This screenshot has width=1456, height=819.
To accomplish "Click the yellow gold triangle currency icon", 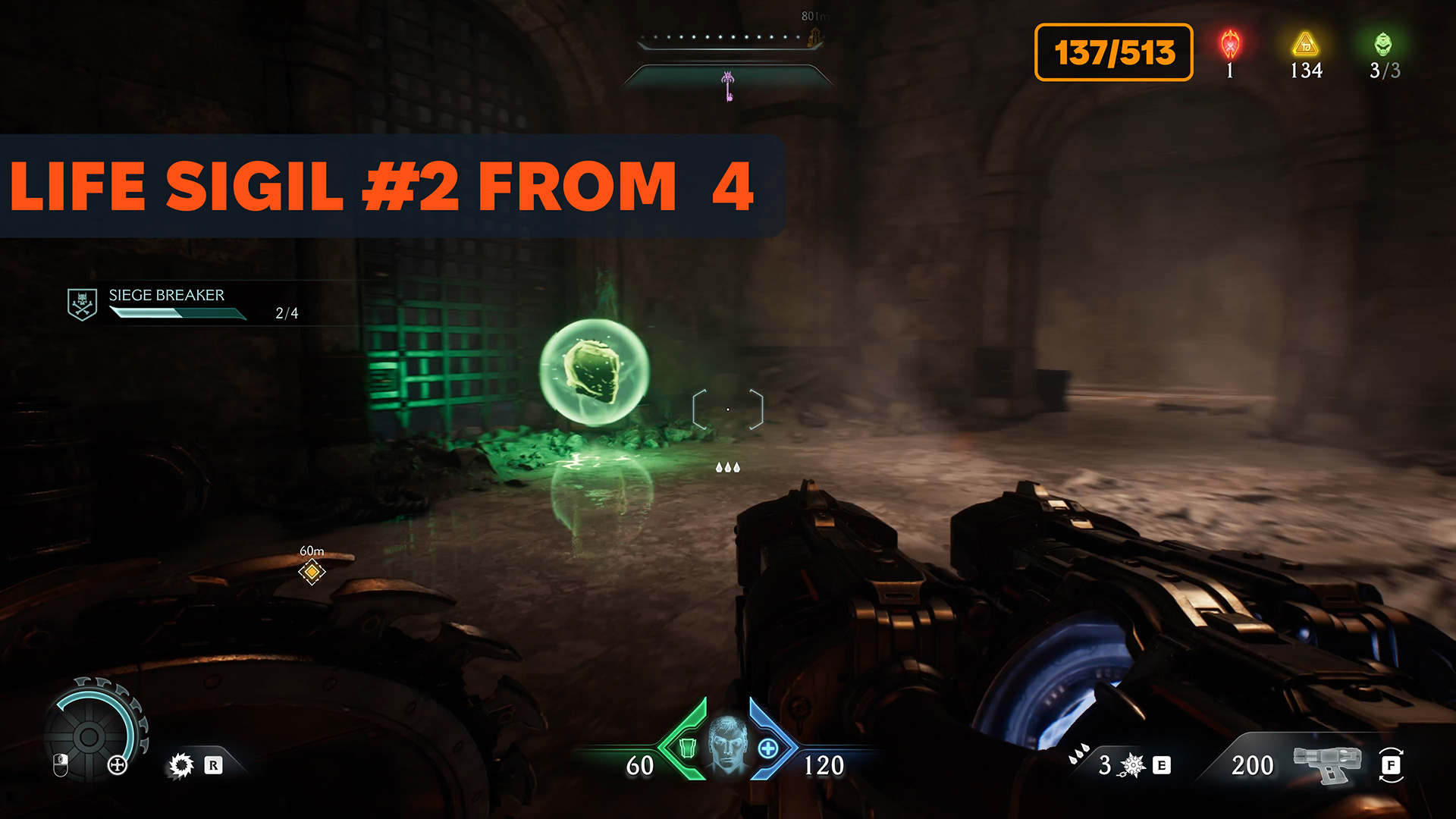I will coord(1305,45).
